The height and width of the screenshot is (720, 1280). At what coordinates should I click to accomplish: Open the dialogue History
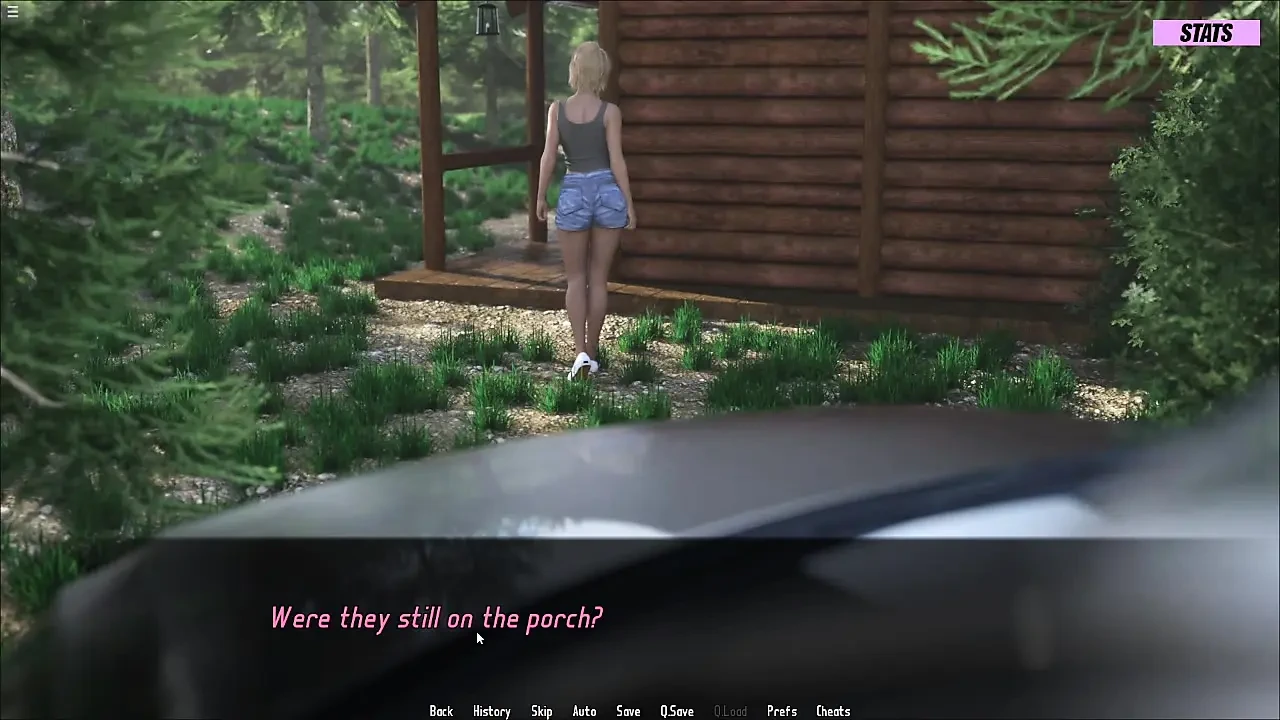[491, 711]
